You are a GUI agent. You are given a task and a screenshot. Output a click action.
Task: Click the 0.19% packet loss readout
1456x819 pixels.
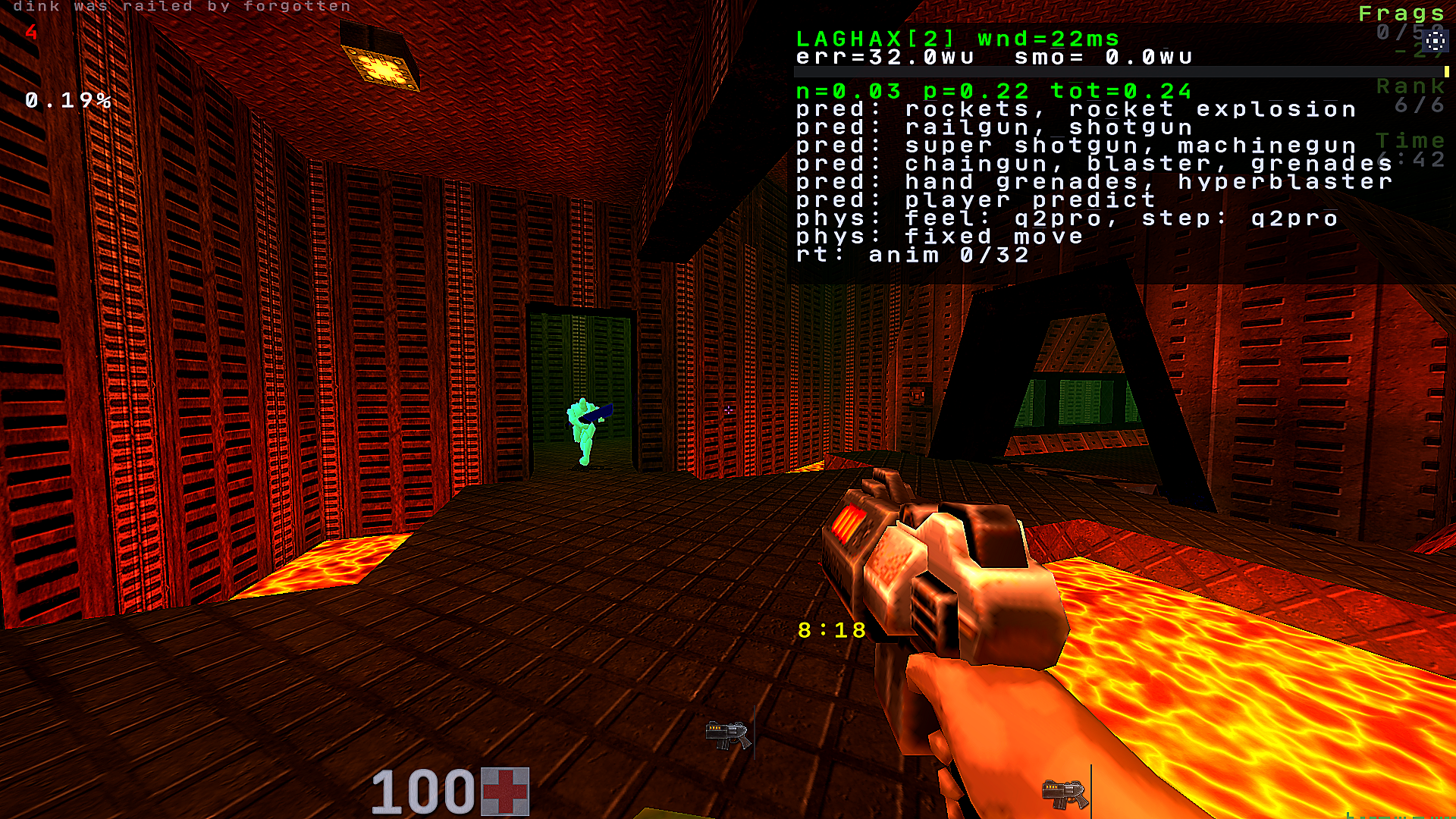pos(67,101)
